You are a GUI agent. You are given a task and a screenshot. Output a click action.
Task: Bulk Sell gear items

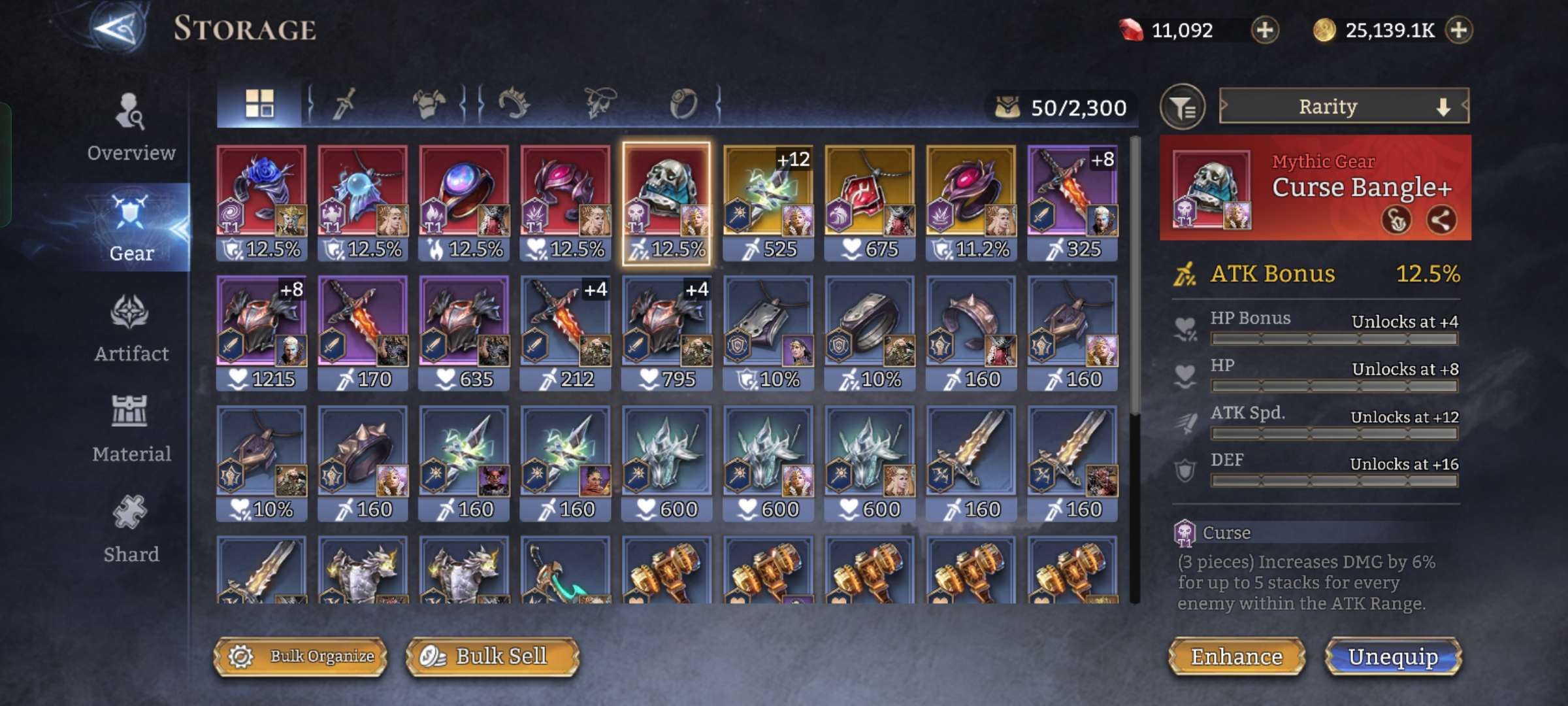tap(493, 656)
